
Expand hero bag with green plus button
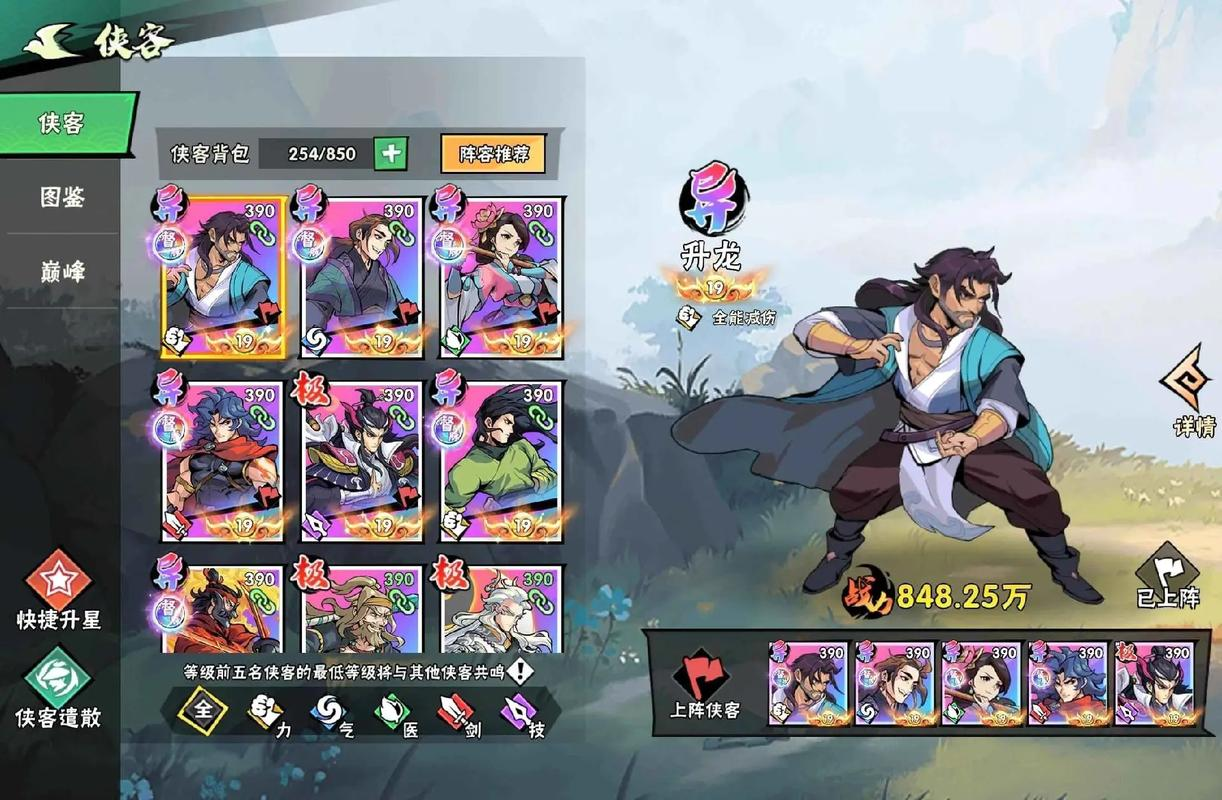[390, 153]
